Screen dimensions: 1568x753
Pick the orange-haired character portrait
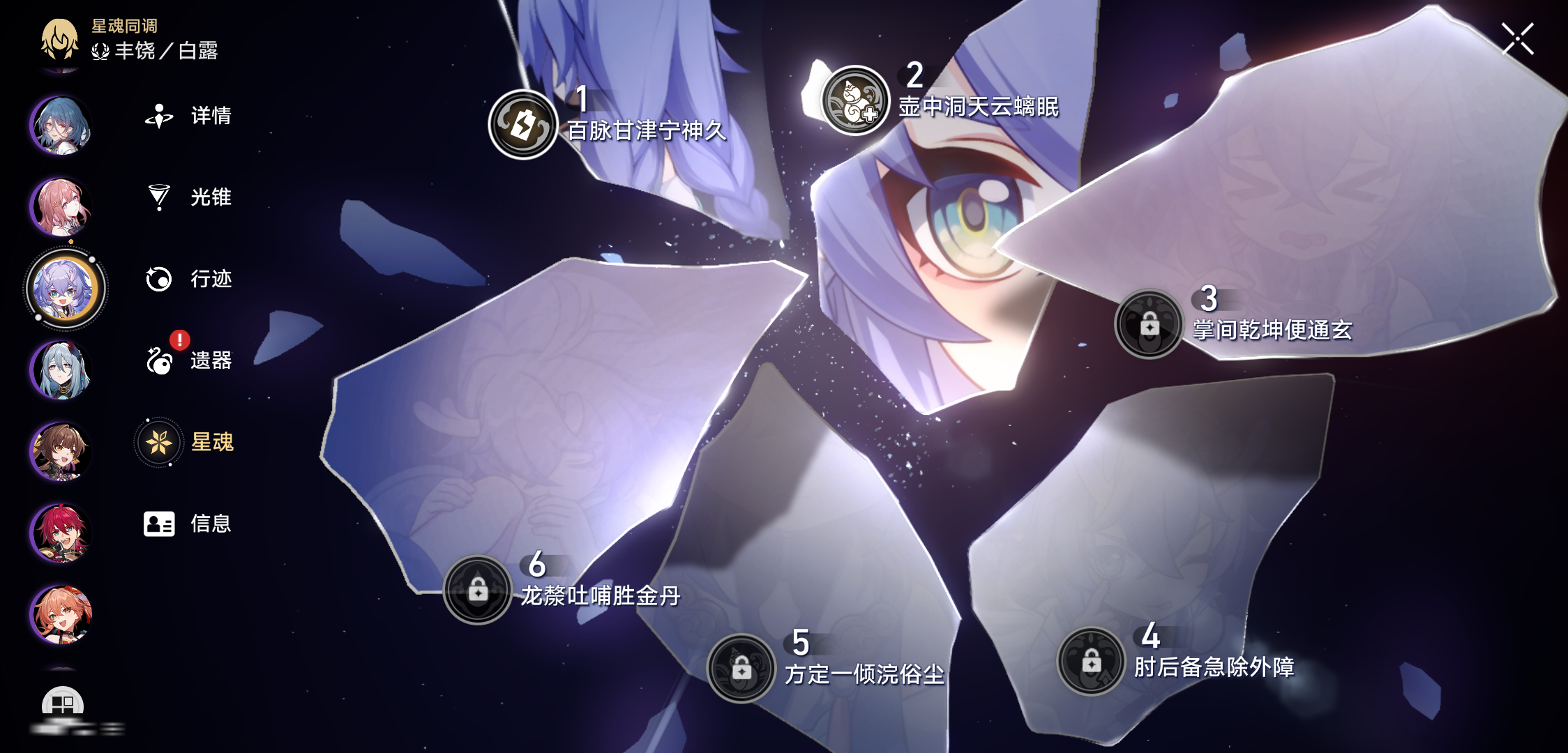[x=61, y=614]
